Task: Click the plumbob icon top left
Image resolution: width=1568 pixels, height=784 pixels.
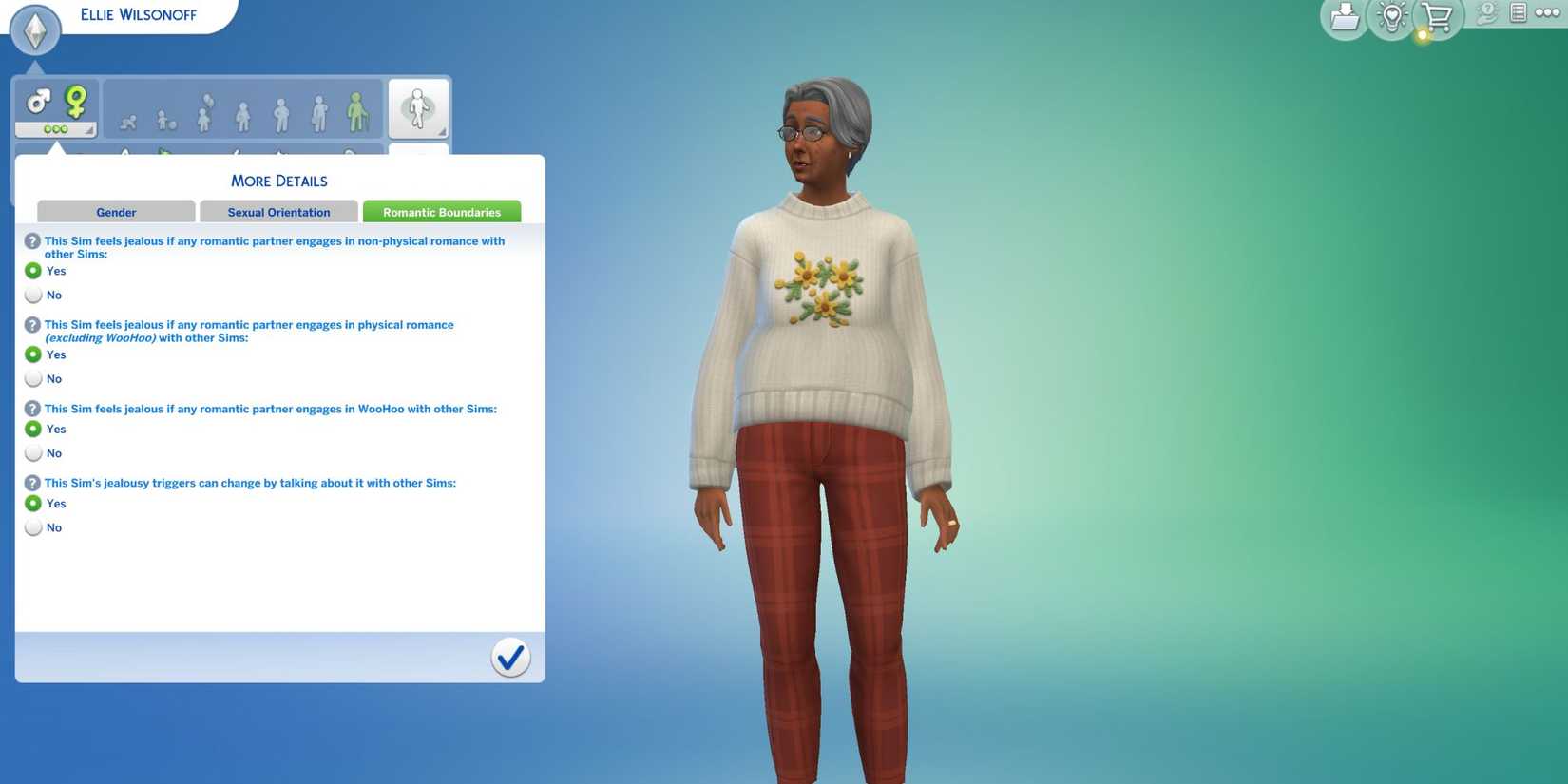Action: [x=35, y=29]
